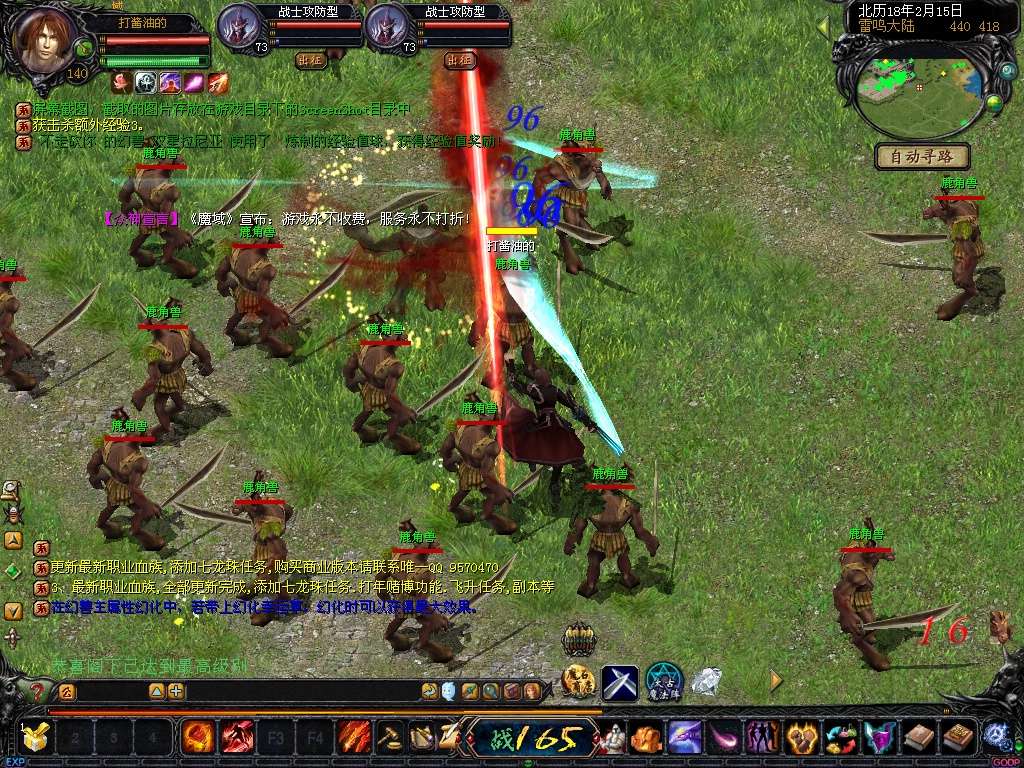The image size is (1024, 768).
Task: Open the teal pentagram 魔法阵 icon
Action: (x=663, y=682)
